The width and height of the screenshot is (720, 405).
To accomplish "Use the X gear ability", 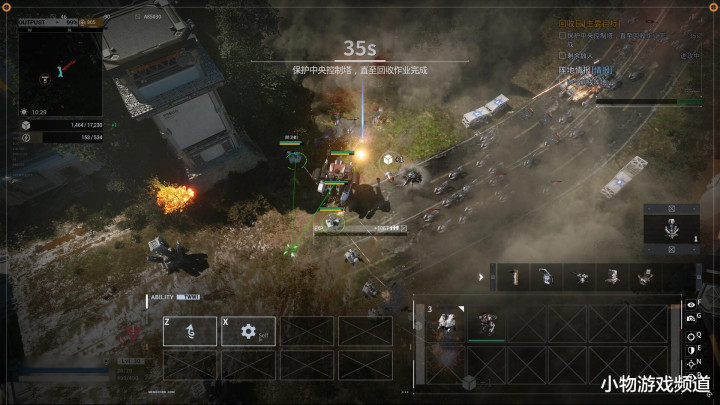I will tap(248, 331).
